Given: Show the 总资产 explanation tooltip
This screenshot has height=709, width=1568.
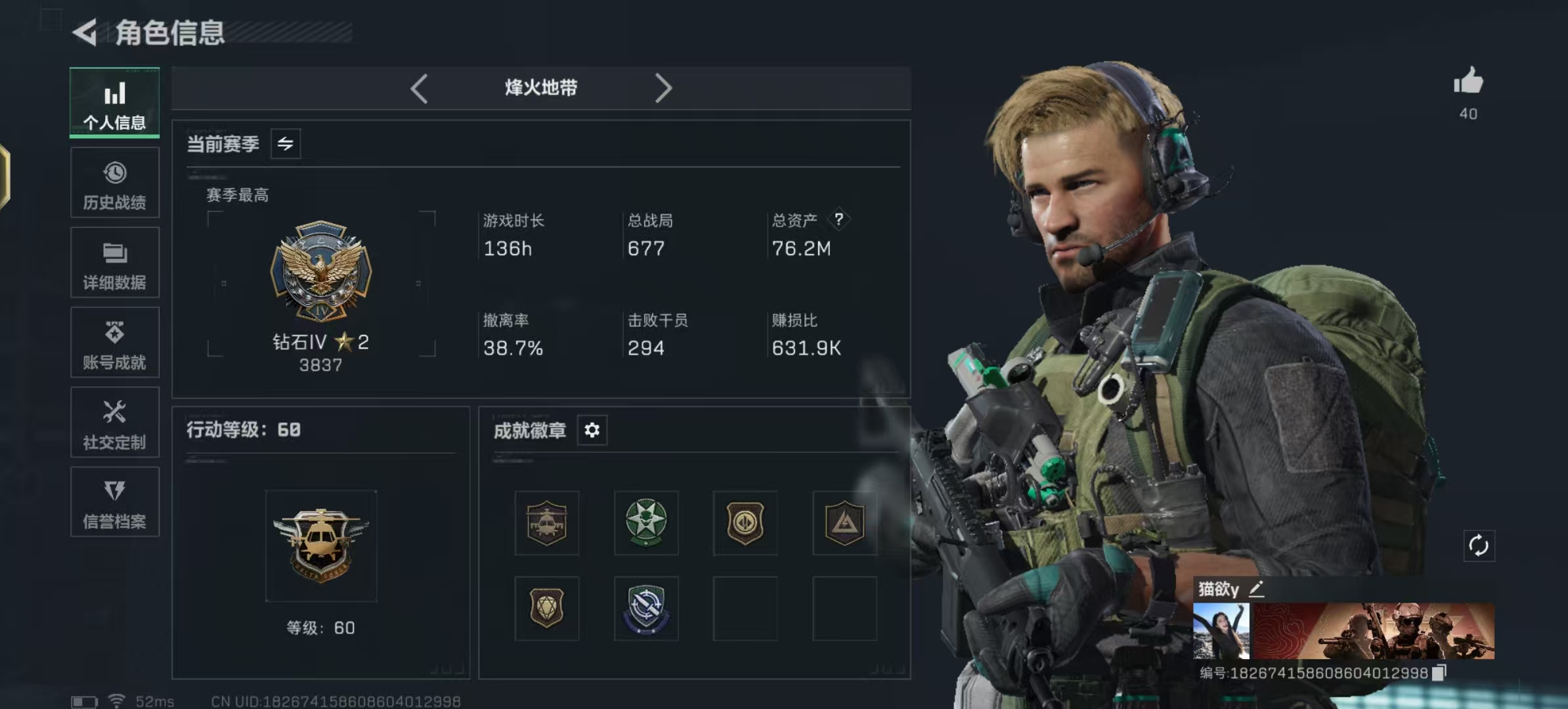Looking at the screenshot, I should pos(840,220).
